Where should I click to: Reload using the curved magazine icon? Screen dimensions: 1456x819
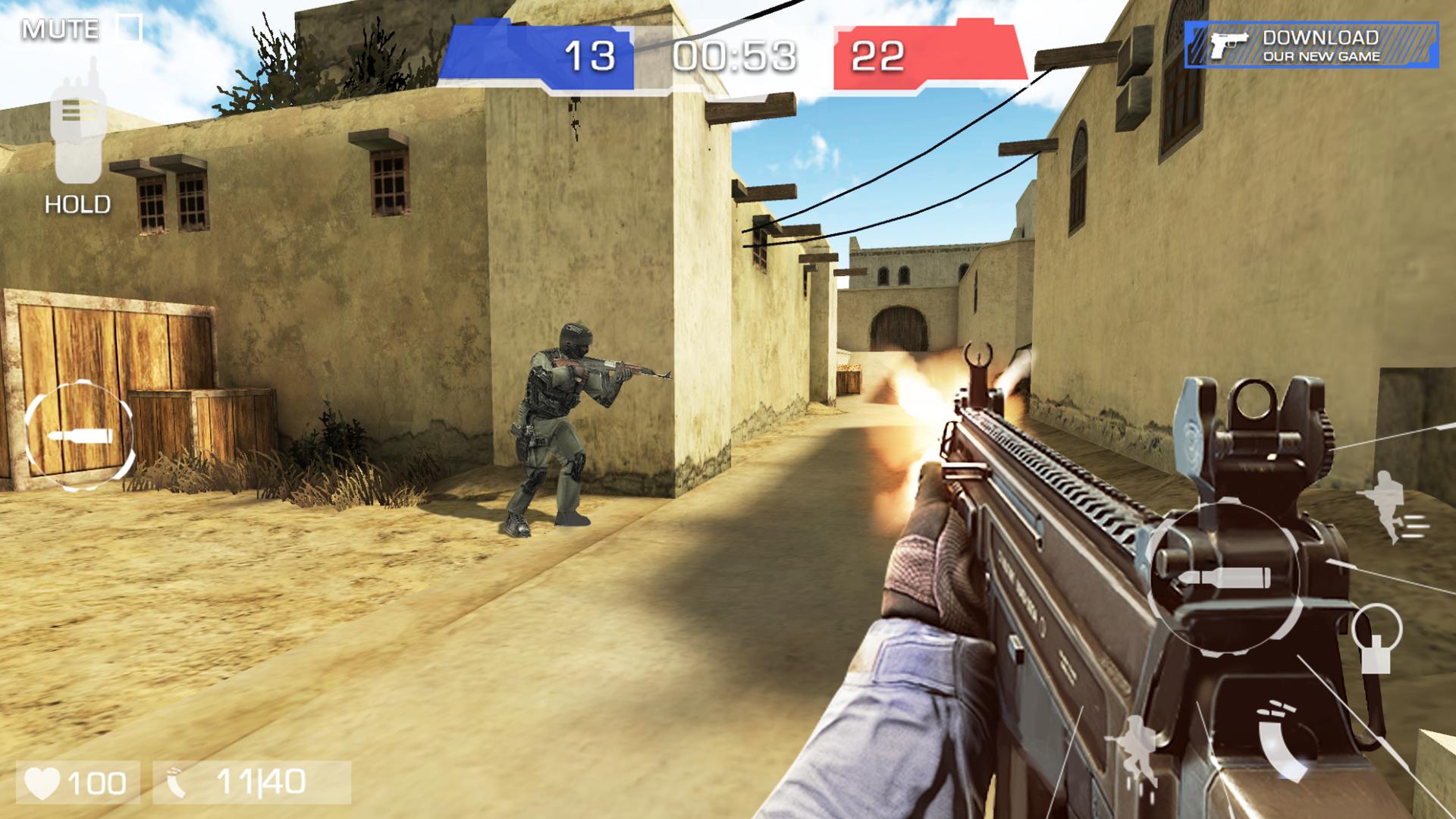click(x=1280, y=739)
